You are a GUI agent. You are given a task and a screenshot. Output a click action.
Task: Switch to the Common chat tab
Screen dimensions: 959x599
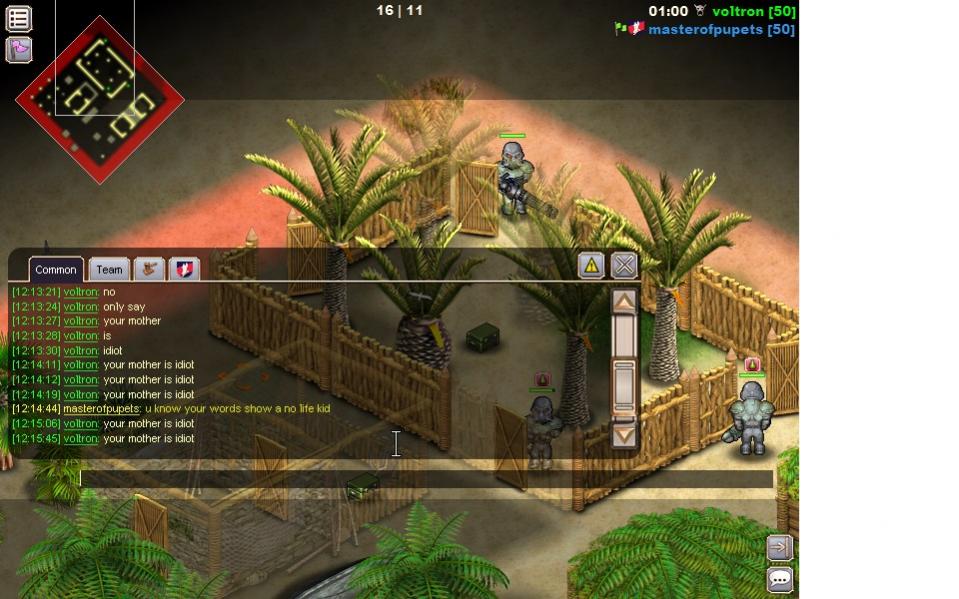point(56,269)
